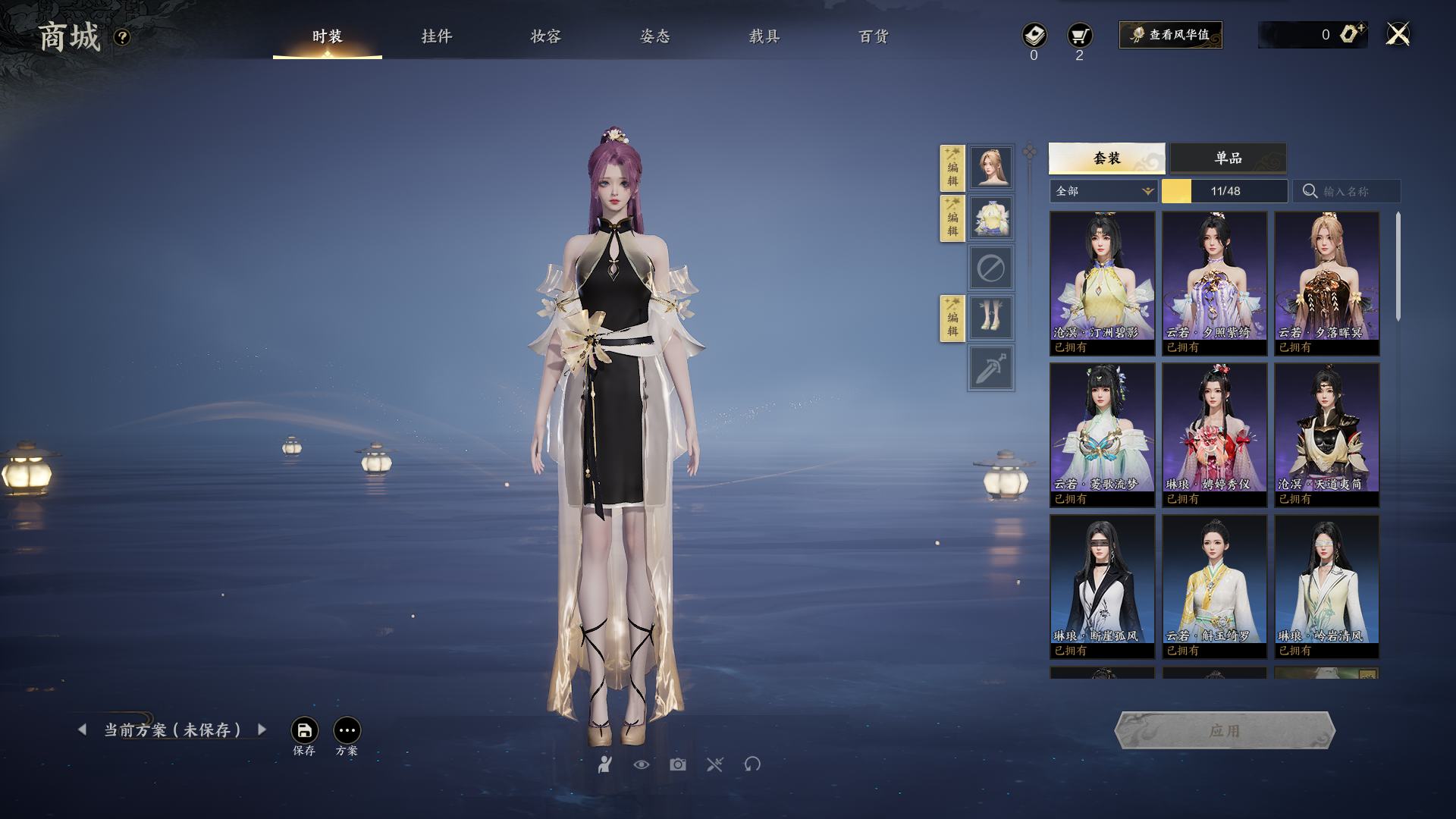Save the current outfit scheme

(x=304, y=730)
